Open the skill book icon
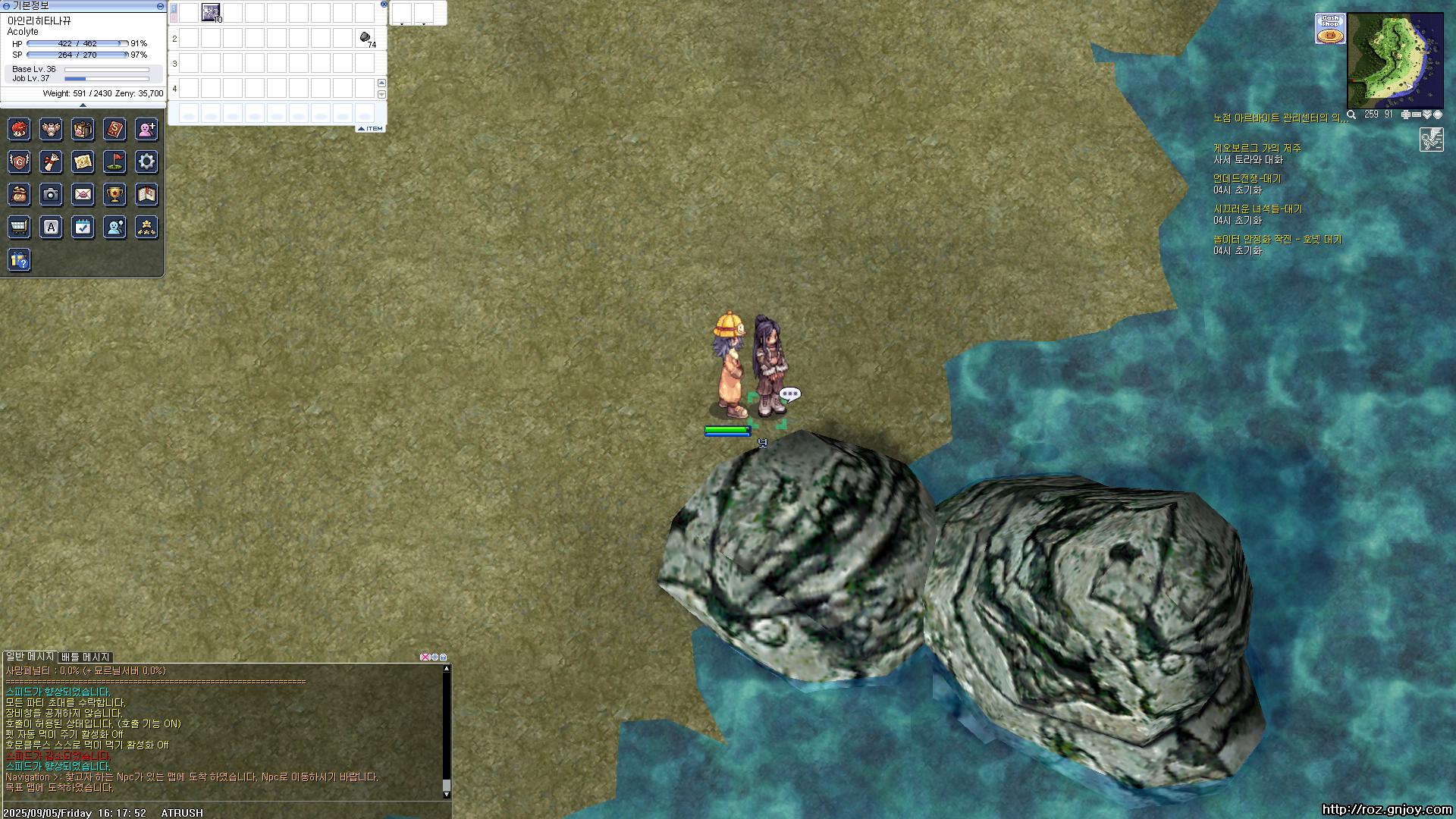This screenshot has width=1456, height=819. pyautogui.click(x=115, y=129)
